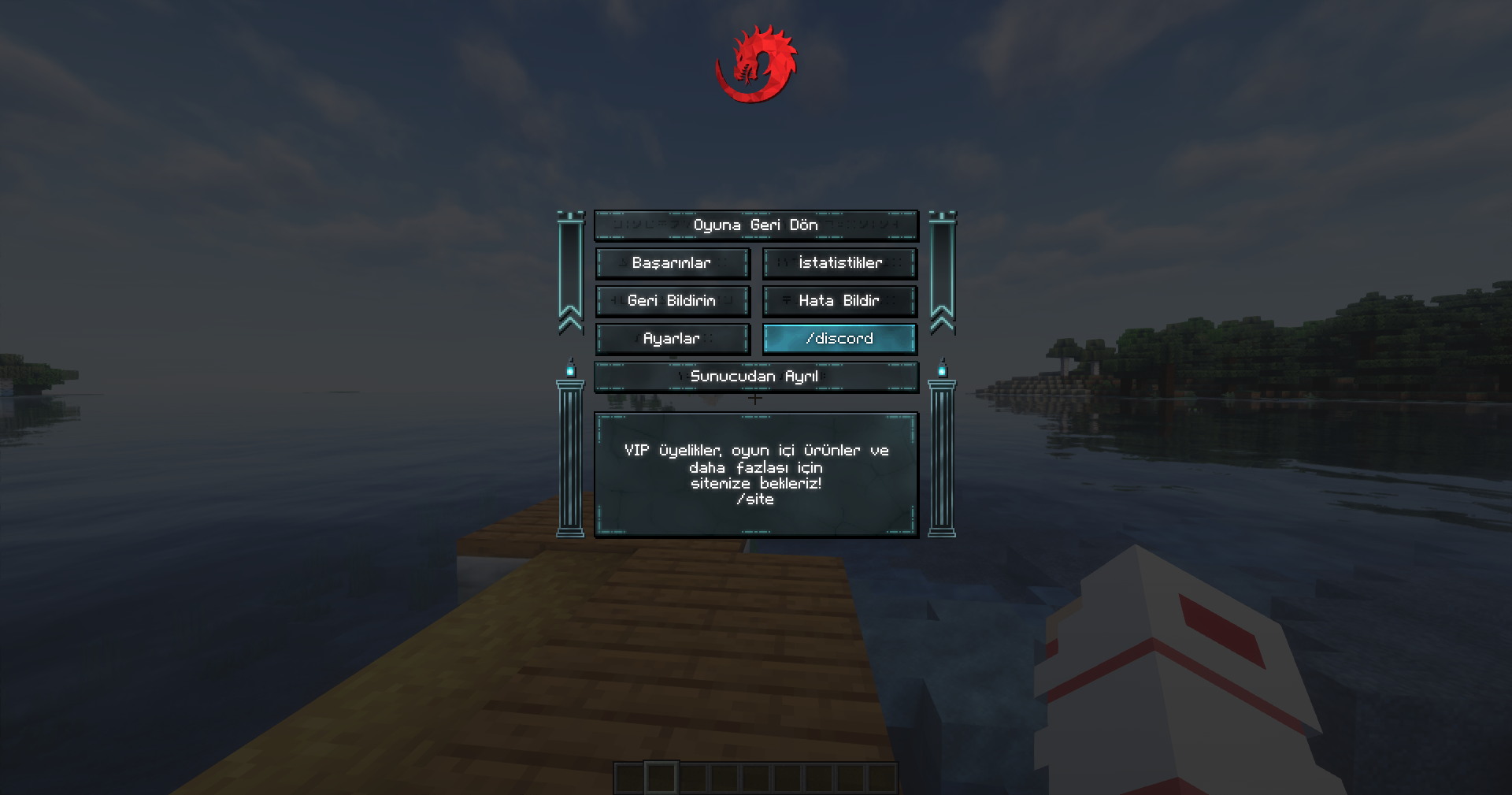Select the last hotbar slot on the right
1512x795 pixels.
[879, 778]
